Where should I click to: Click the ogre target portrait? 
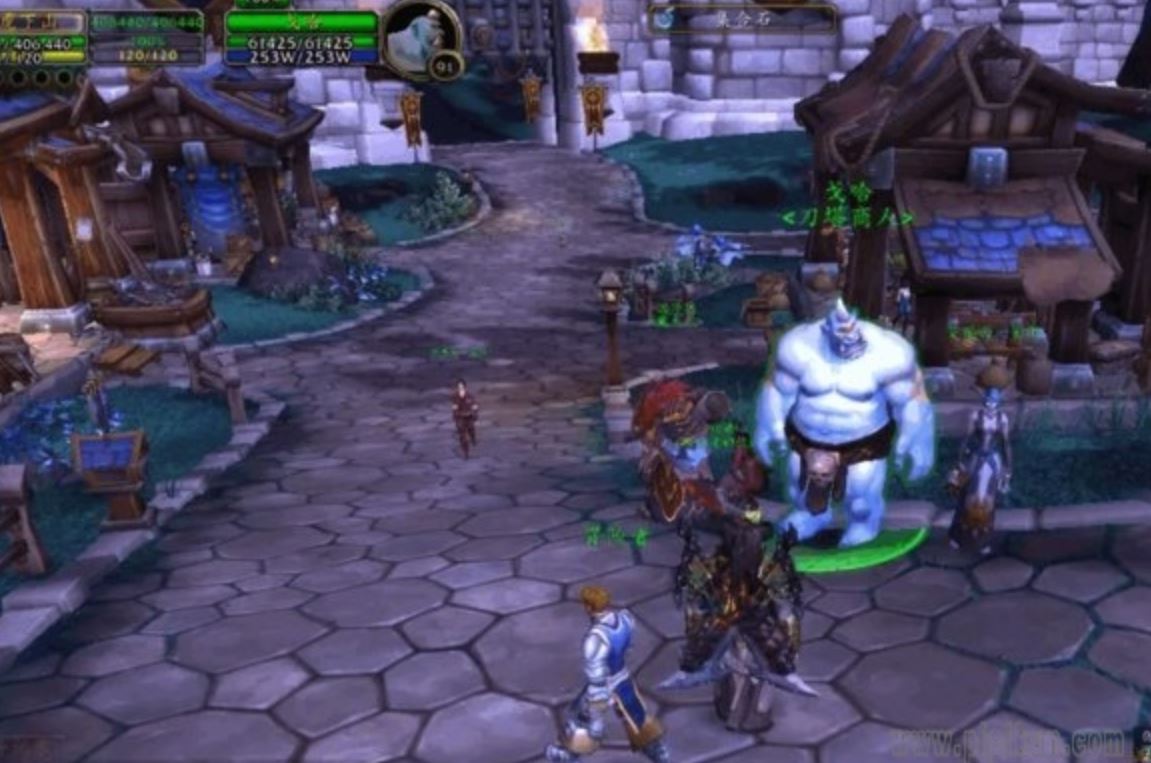tap(418, 37)
